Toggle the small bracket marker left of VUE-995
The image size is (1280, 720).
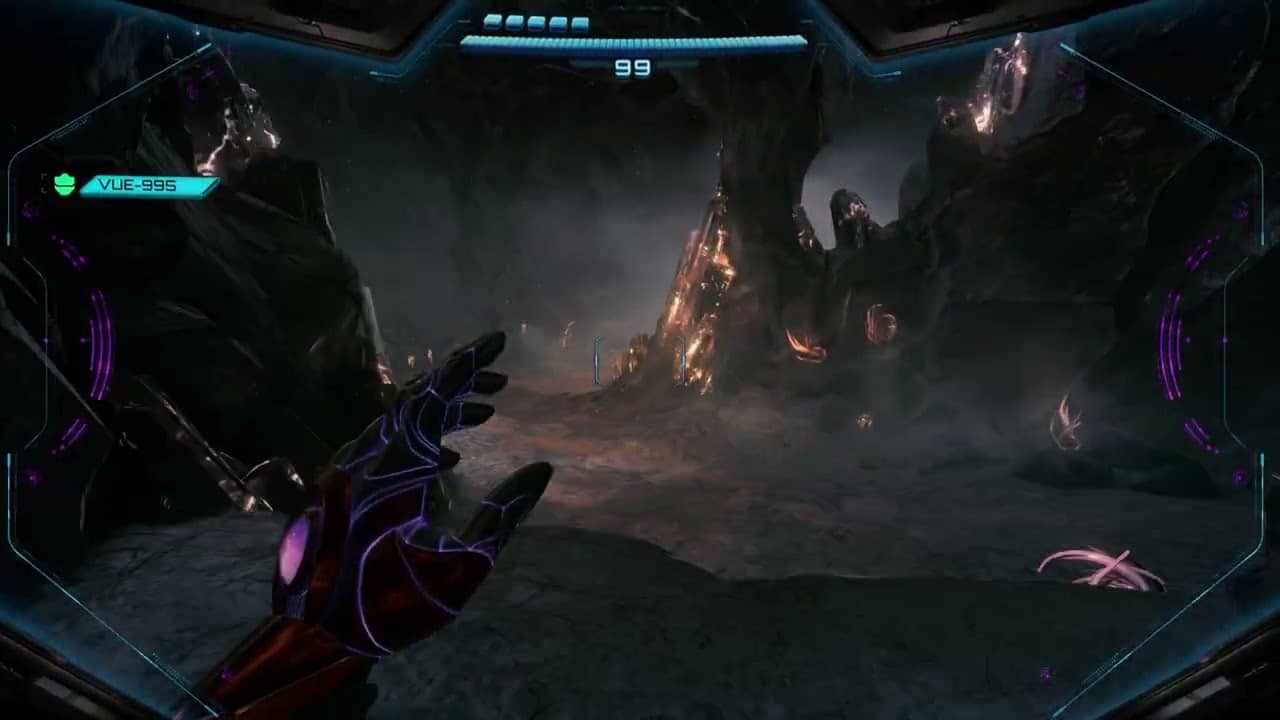44,183
